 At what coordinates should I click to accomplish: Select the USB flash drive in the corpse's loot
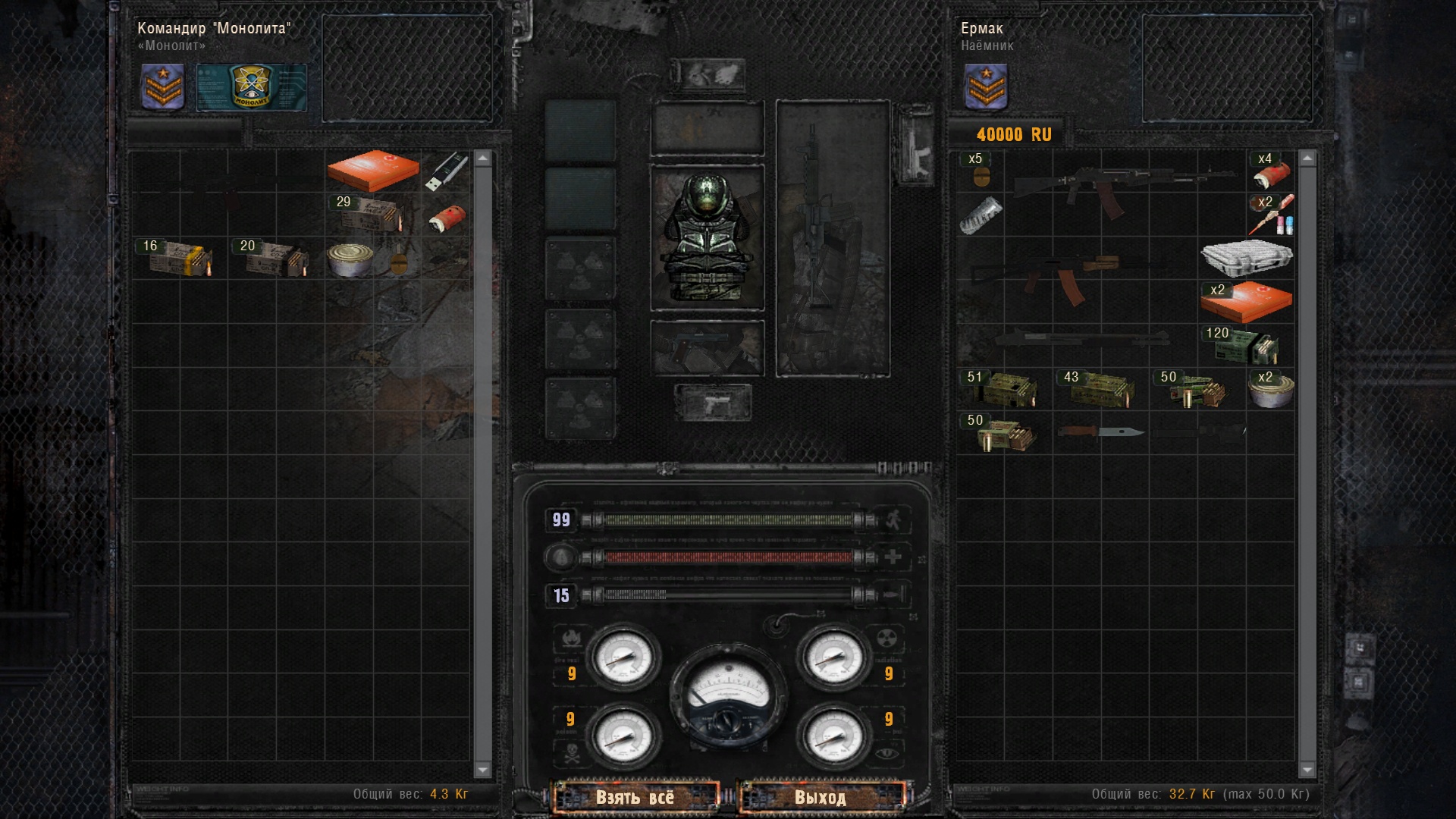(x=447, y=172)
